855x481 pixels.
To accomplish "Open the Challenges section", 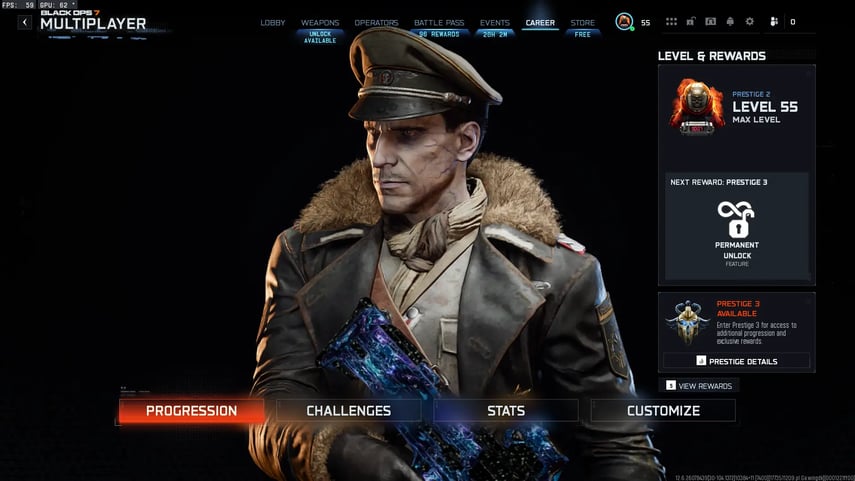I will pos(348,410).
